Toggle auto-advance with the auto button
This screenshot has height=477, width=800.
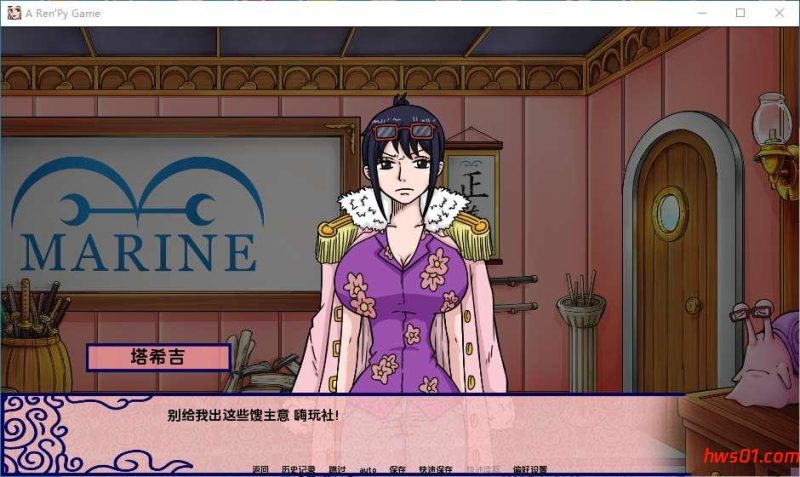[x=368, y=469]
